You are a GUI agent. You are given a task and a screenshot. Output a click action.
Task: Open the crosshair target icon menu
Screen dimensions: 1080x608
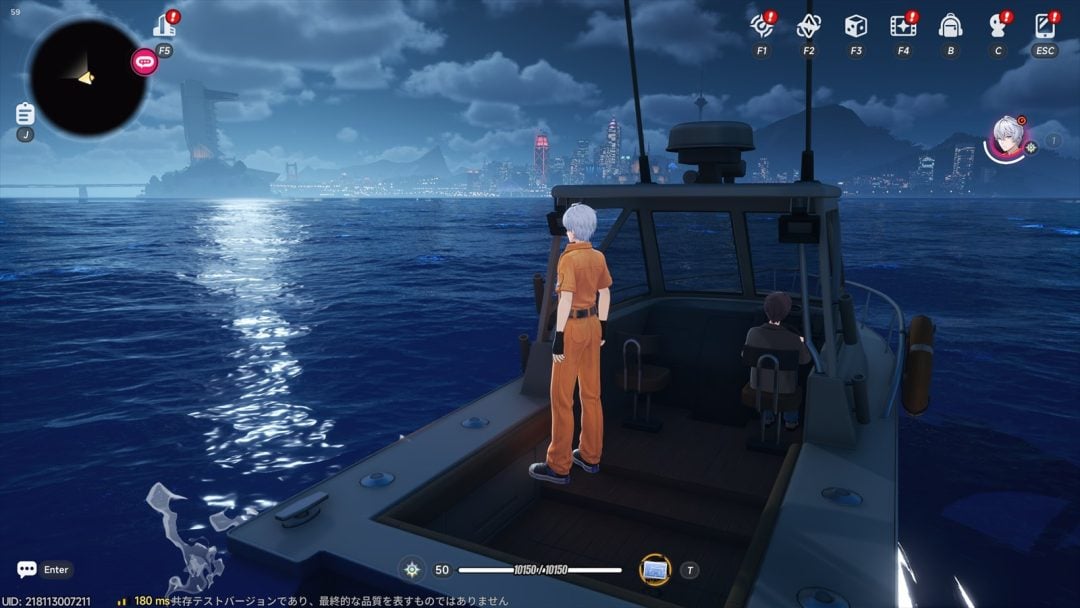(762, 26)
